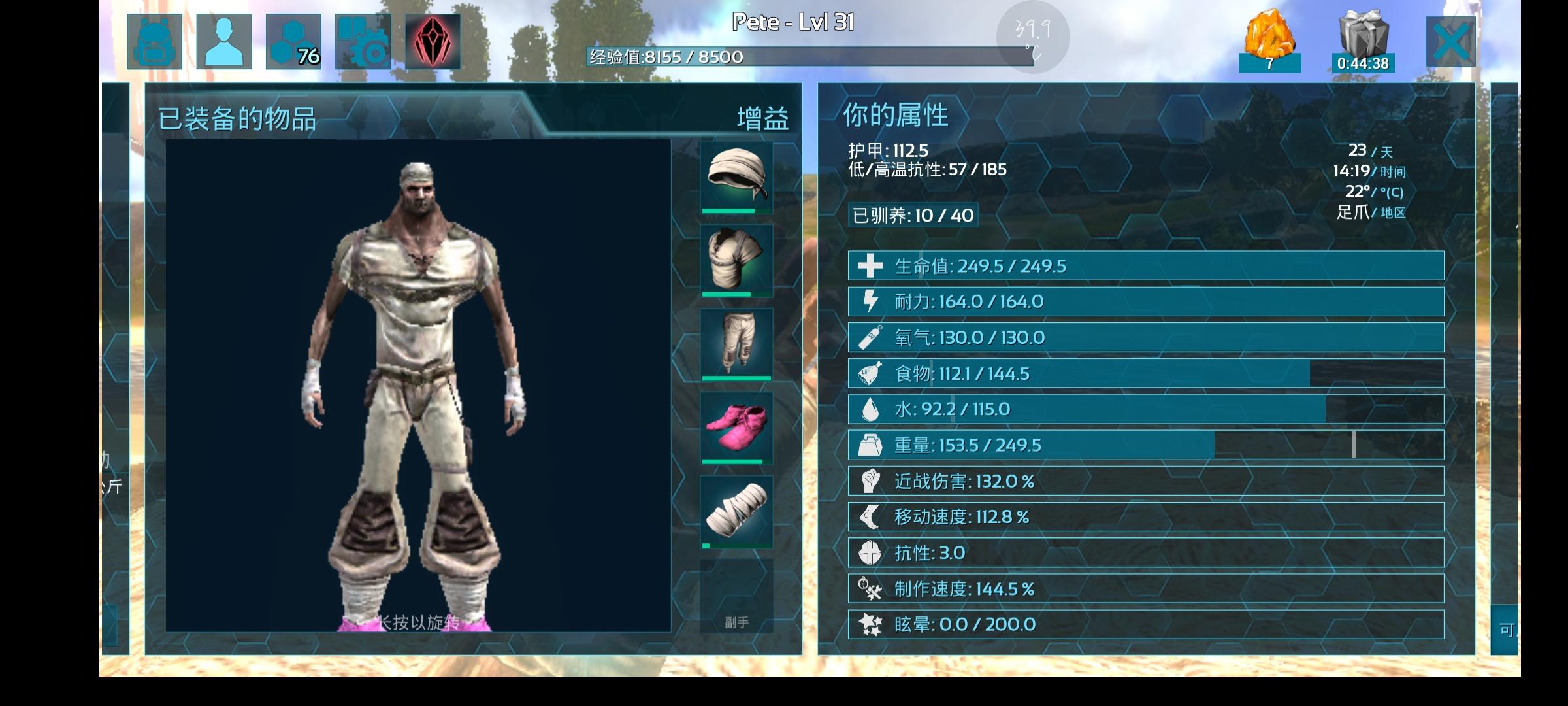Open the engrams tab showing 76
The width and height of the screenshot is (1568, 706).
point(293,42)
